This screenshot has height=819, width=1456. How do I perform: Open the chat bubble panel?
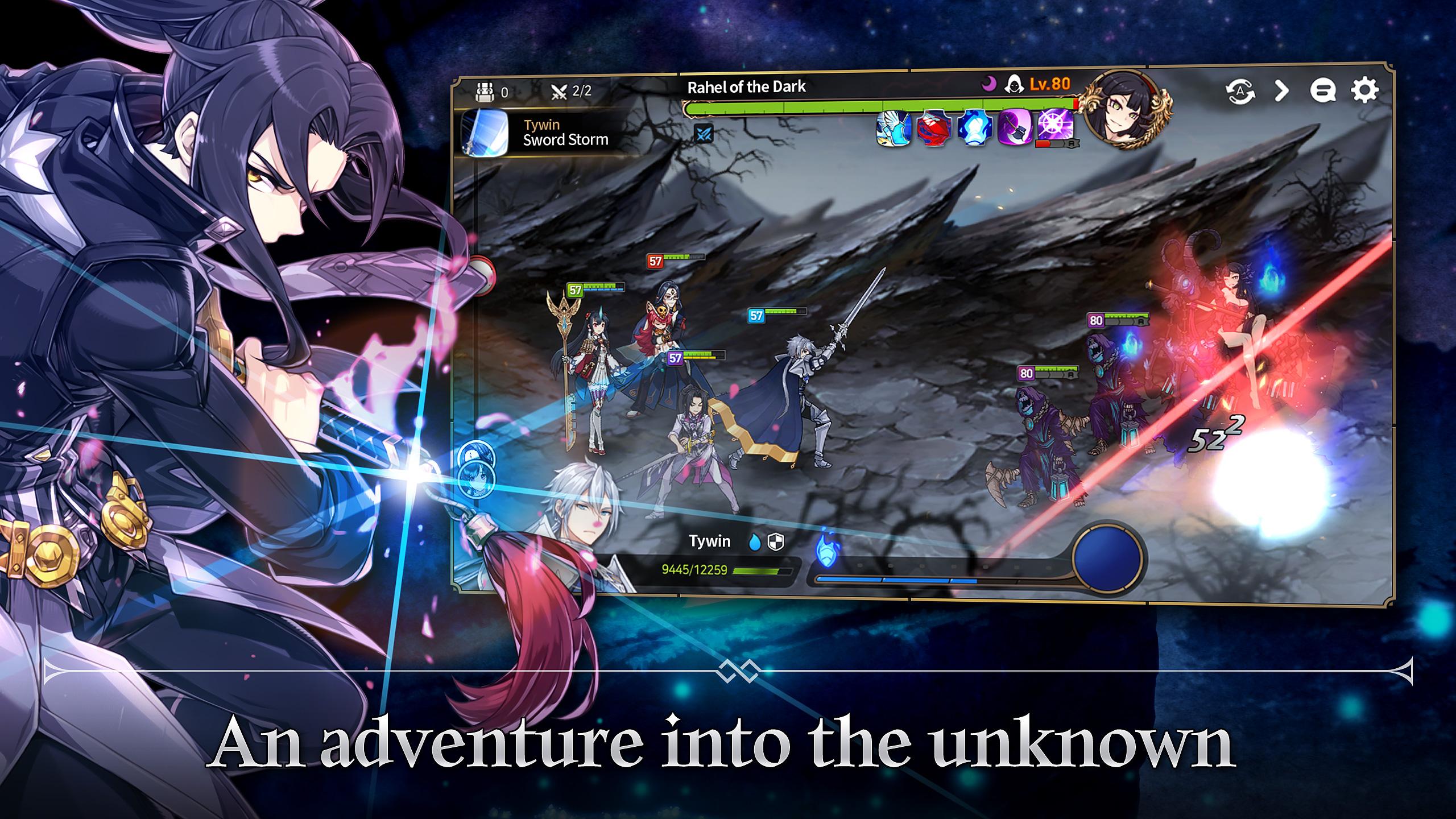[x=1323, y=90]
